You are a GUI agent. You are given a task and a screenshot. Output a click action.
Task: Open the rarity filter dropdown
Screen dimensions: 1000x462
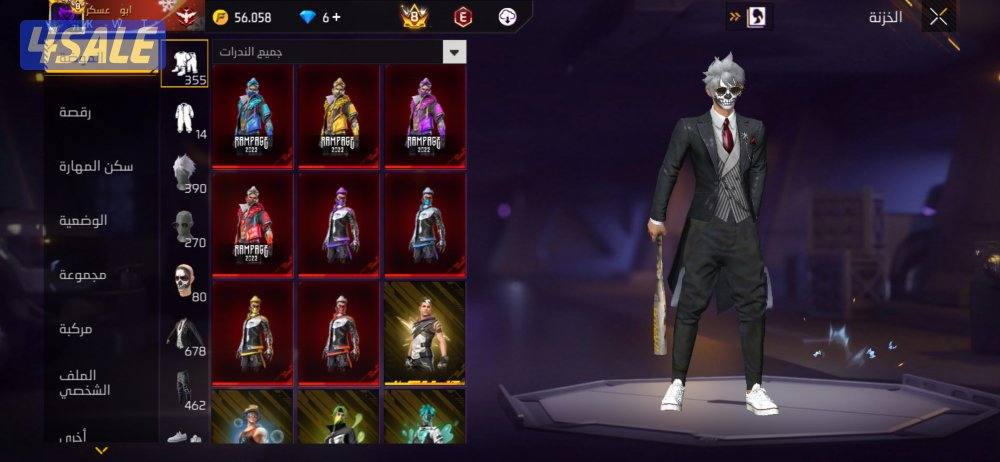(455, 51)
